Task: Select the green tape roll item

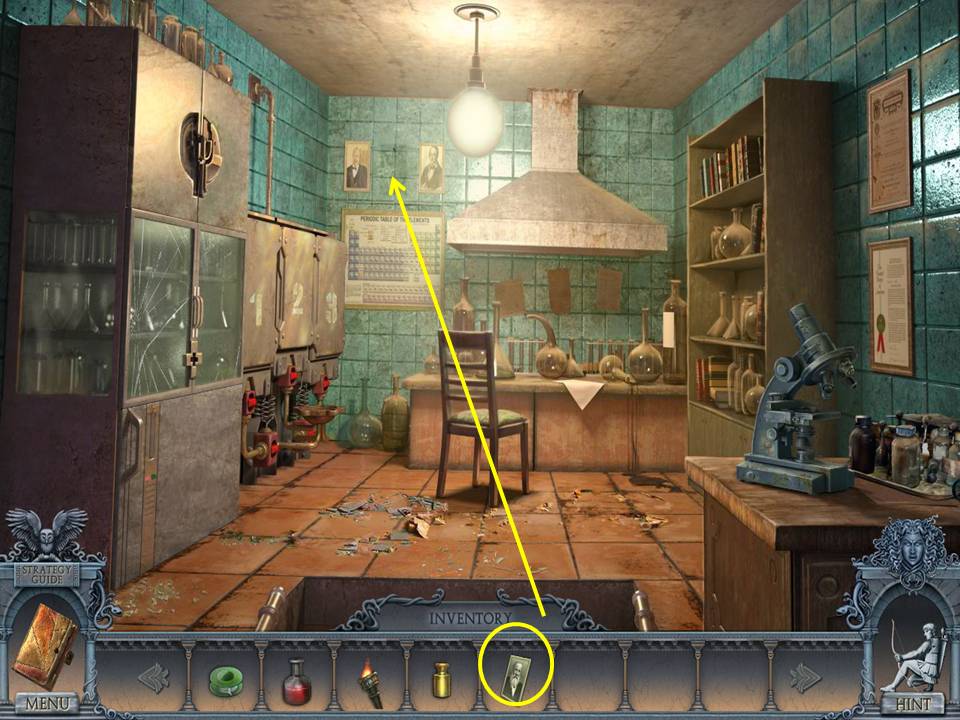Action: 225,679
